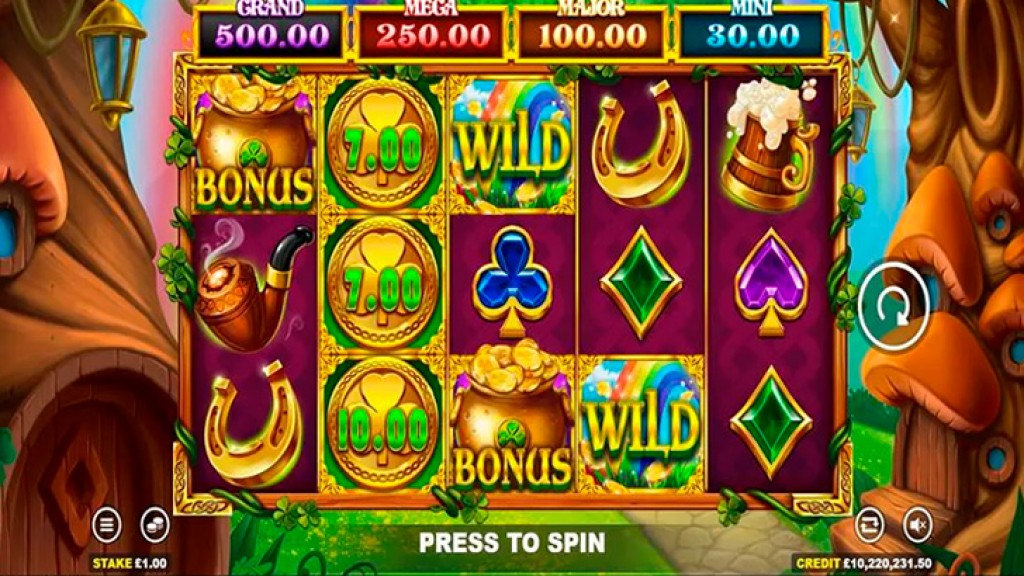Open the hamburger menu

tap(107, 523)
